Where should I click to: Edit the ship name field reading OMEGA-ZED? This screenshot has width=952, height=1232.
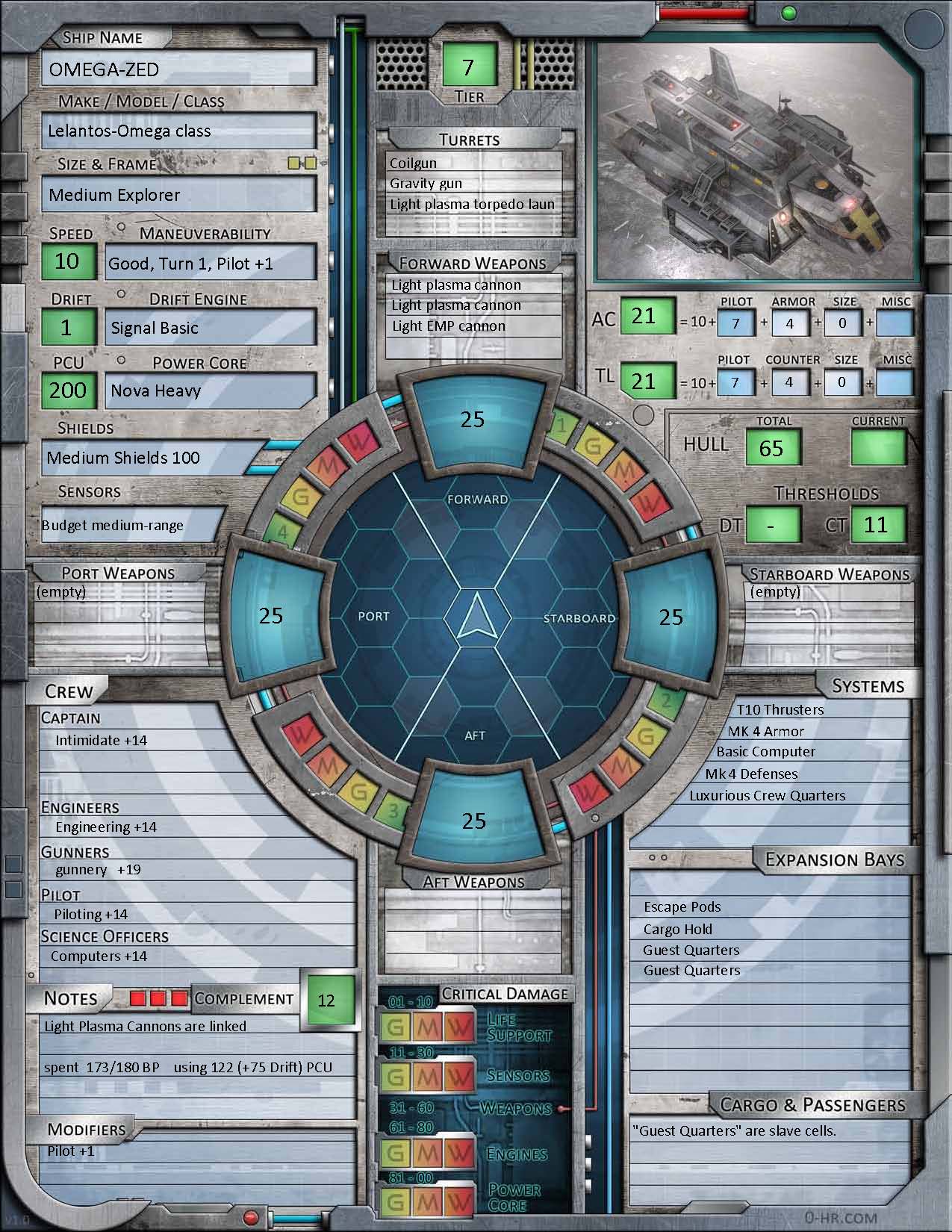[x=178, y=69]
